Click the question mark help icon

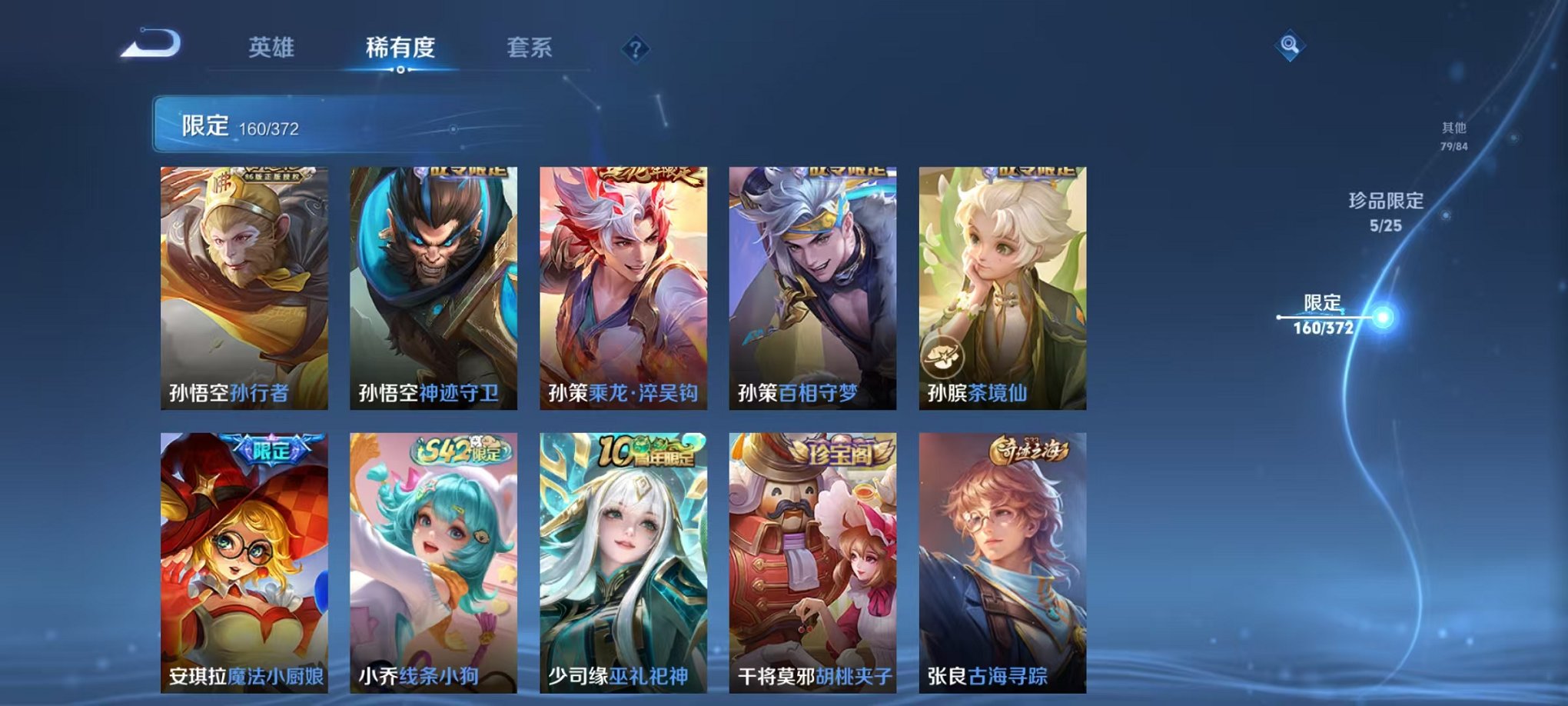(x=633, y=48)
